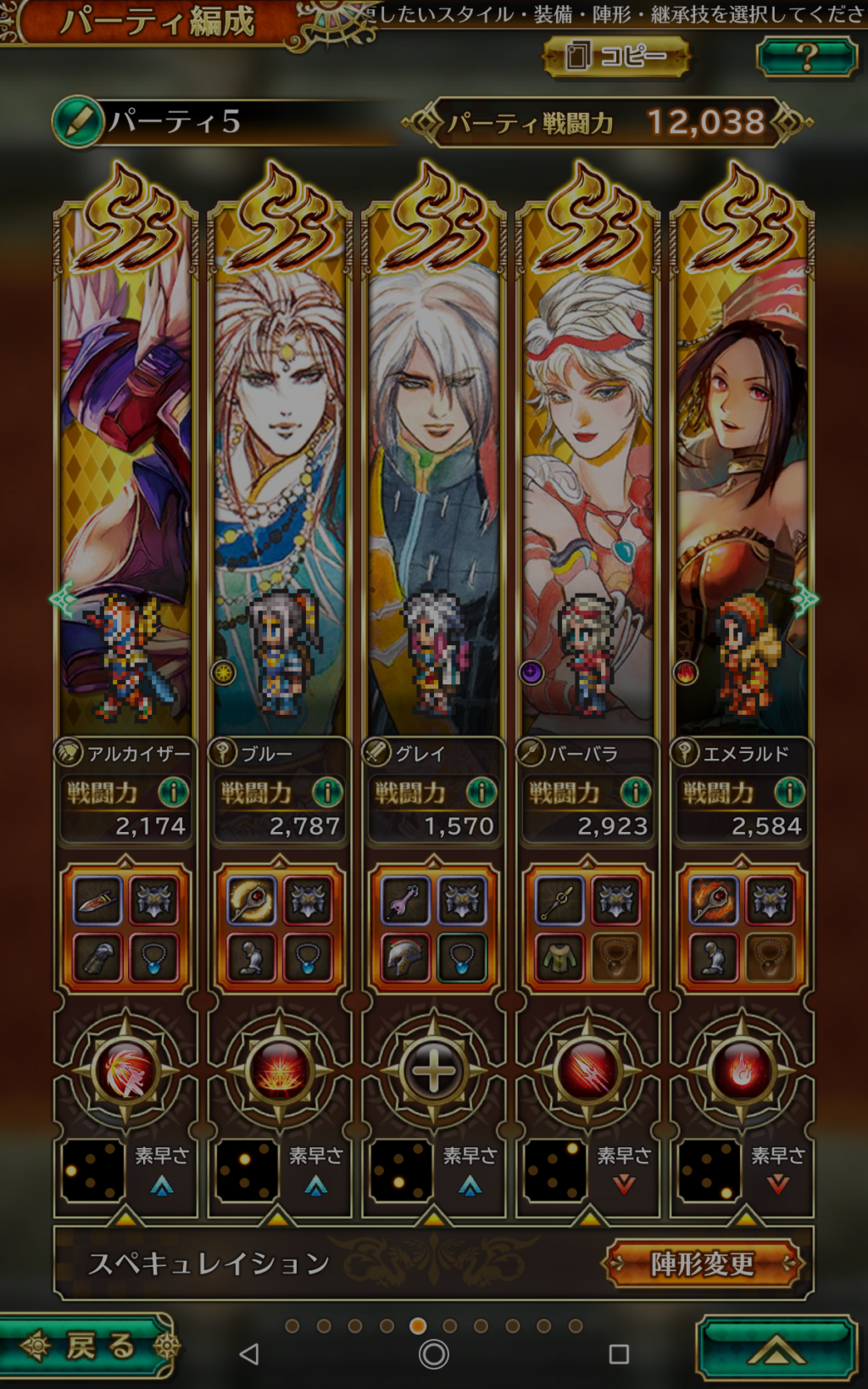Switch to next party with right arrow

[x=804, y=600]
